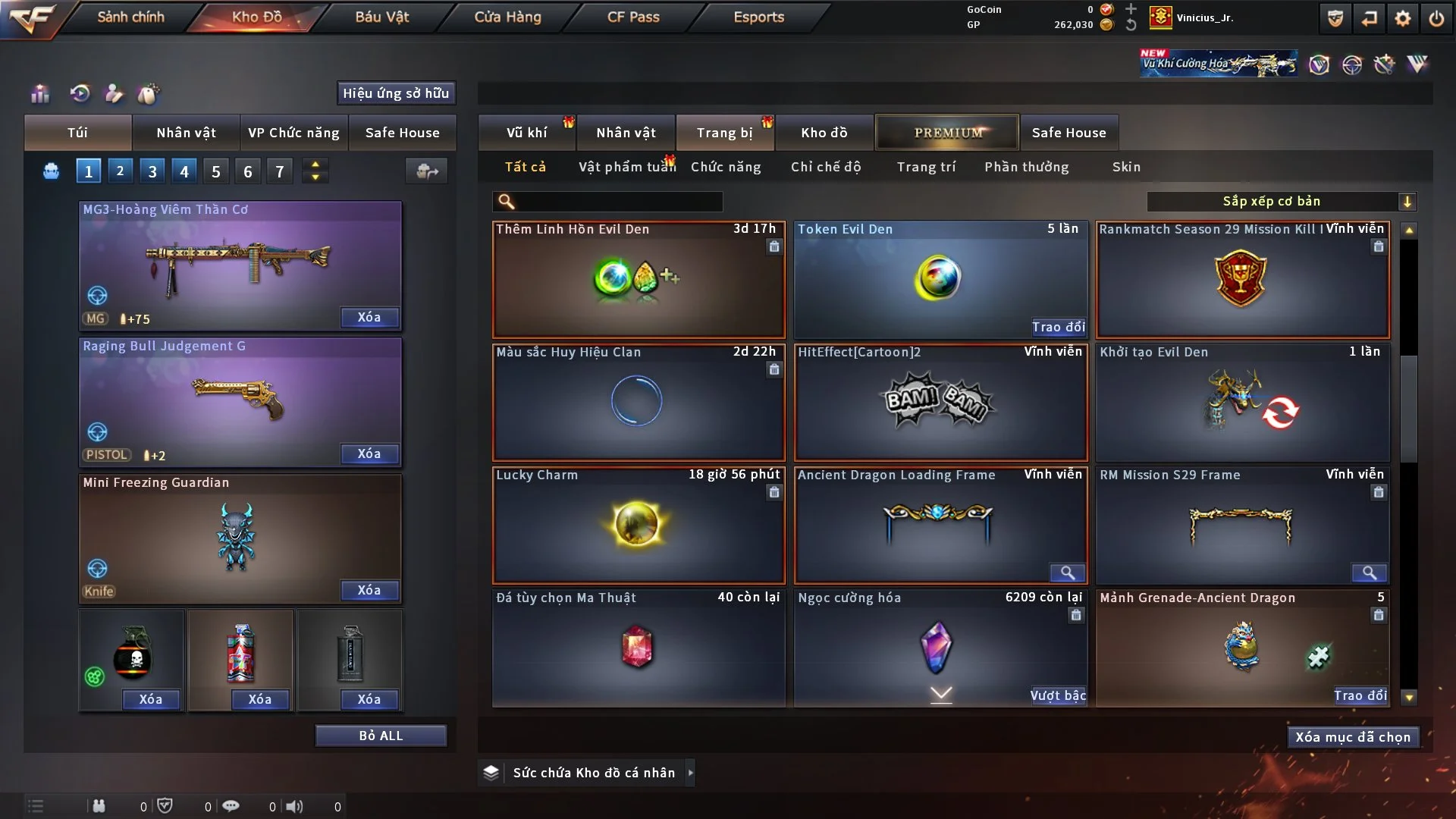The image size is (1456, 819).
Task: Click Vượt bậc on Ngọc cường hóa
Action: point(1058,695)
